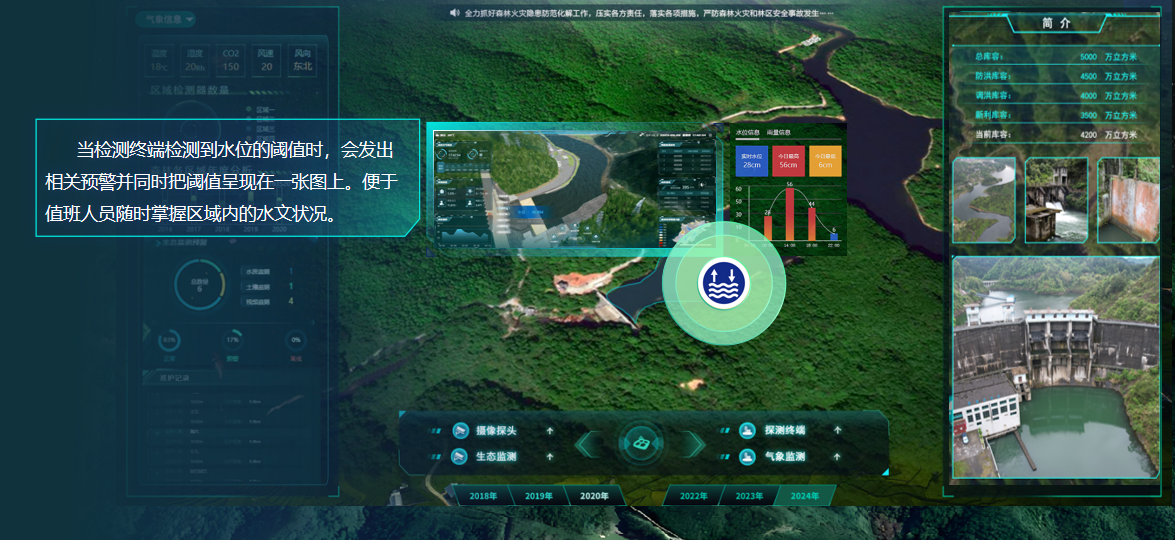
Task: Select the 气象监测 weather monitoring layer
Action: tap(784, 457)
